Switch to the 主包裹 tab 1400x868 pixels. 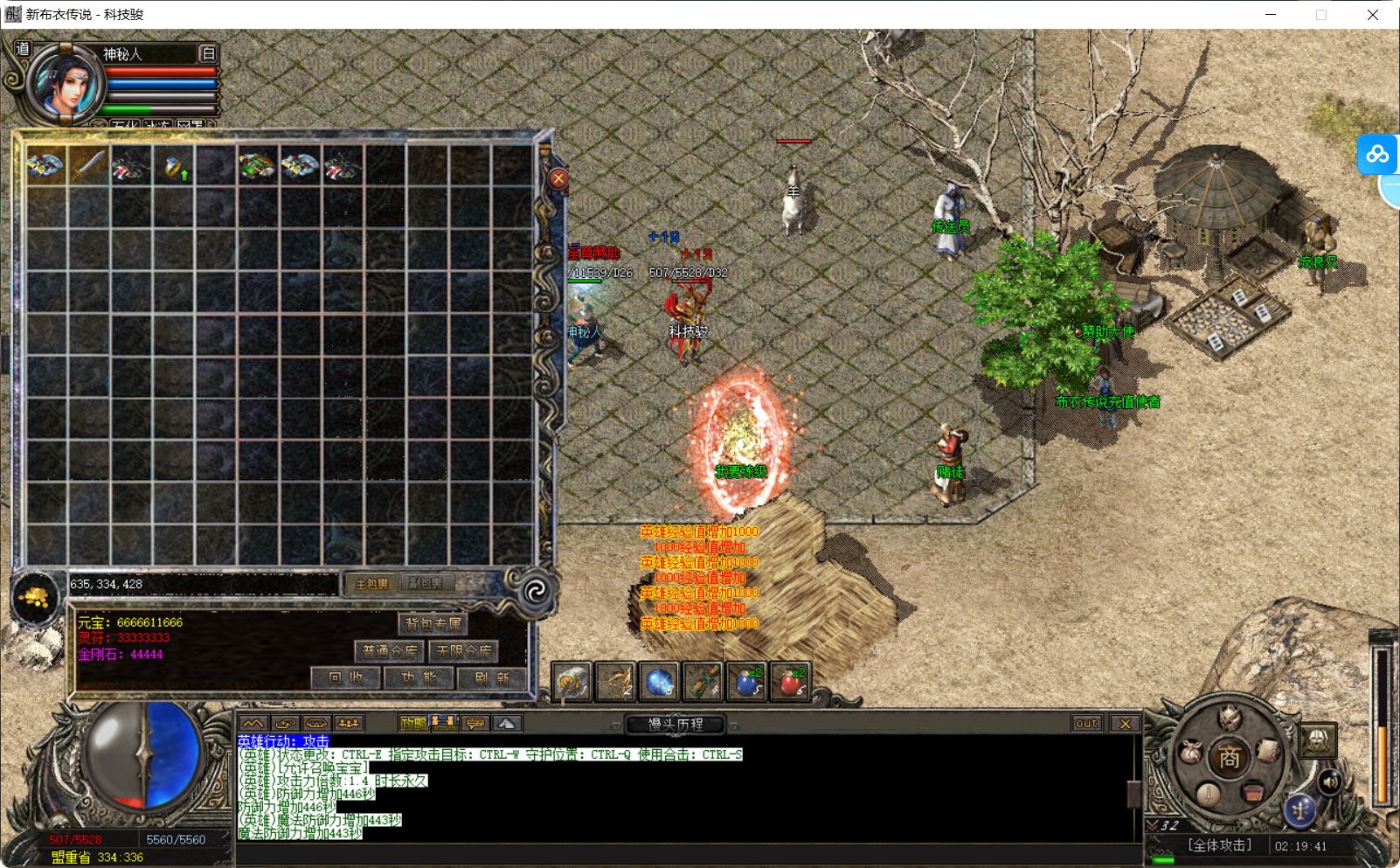click(x=371, y=583)
